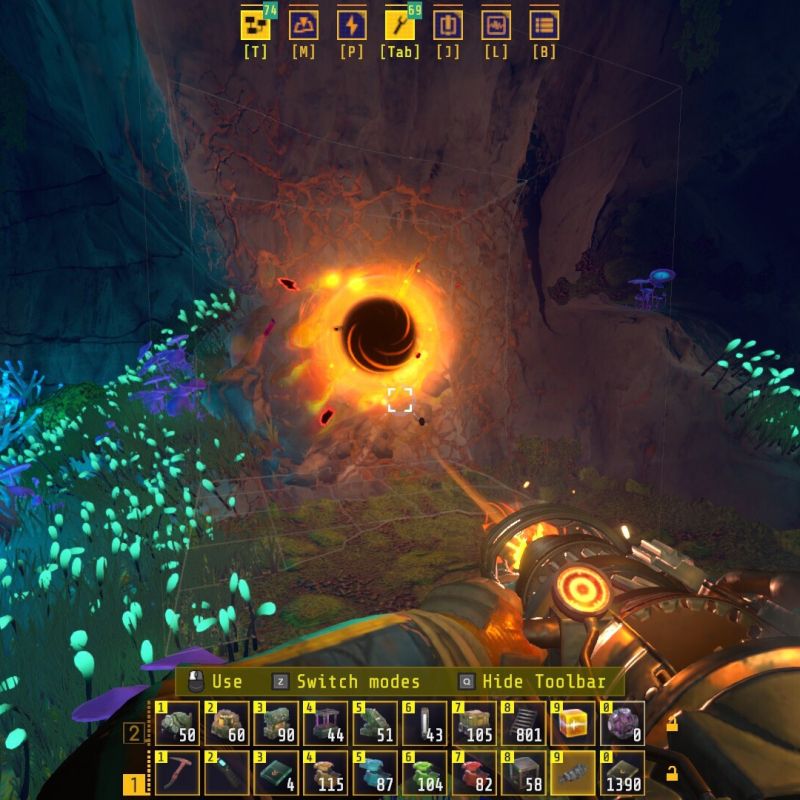Select the orange glowing cube slot
Screen dimensions: 800x800
click(572, 723)
